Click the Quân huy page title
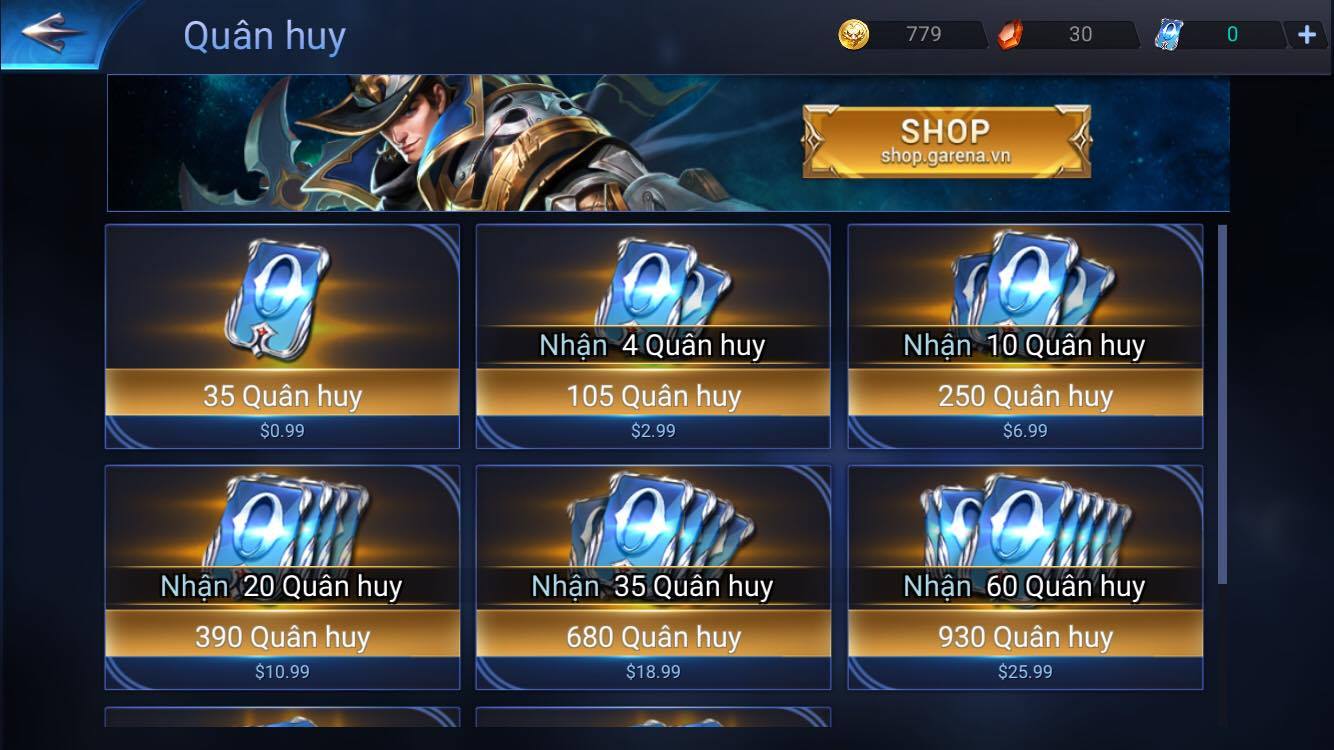This screenshot has height=750, width=1334. pyautogui.click(x=264, y=34)
